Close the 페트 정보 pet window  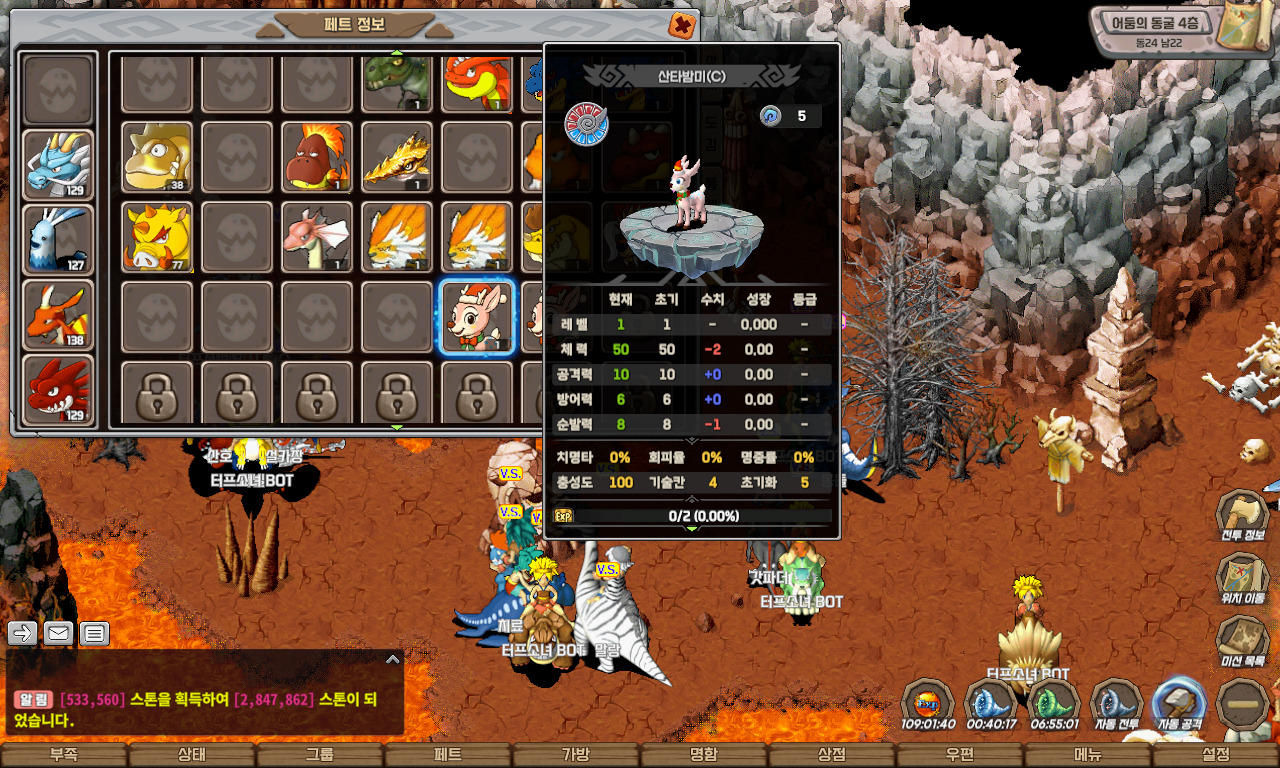click(682, 26)
